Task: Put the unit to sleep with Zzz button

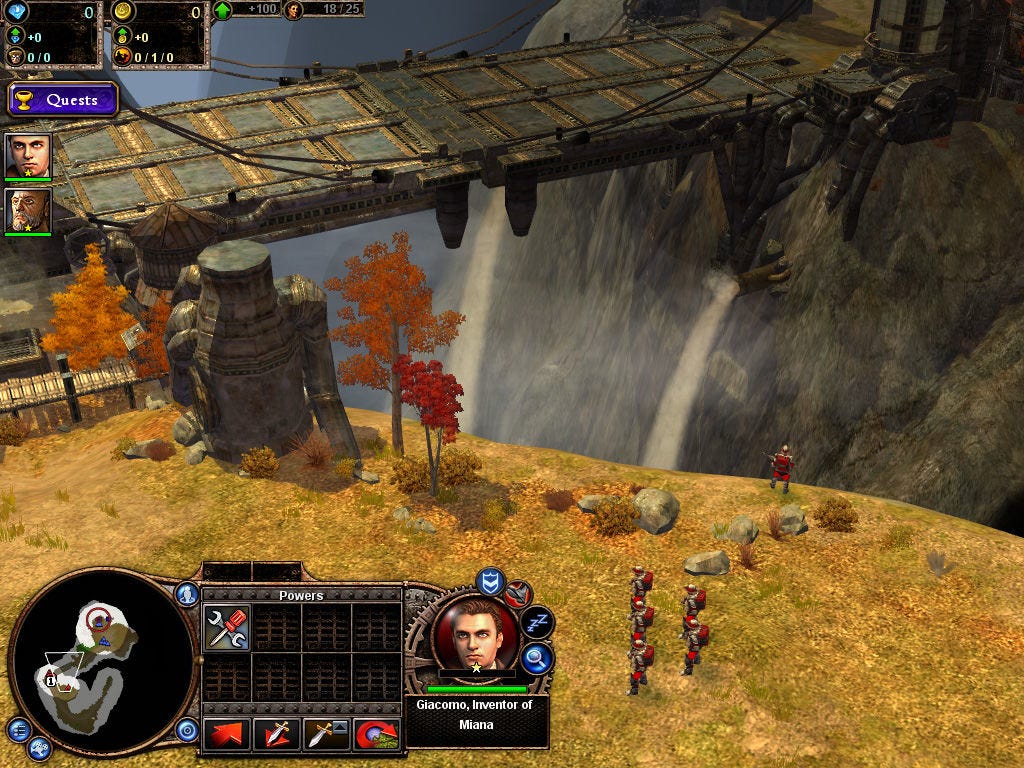Action: pos(538,623)
